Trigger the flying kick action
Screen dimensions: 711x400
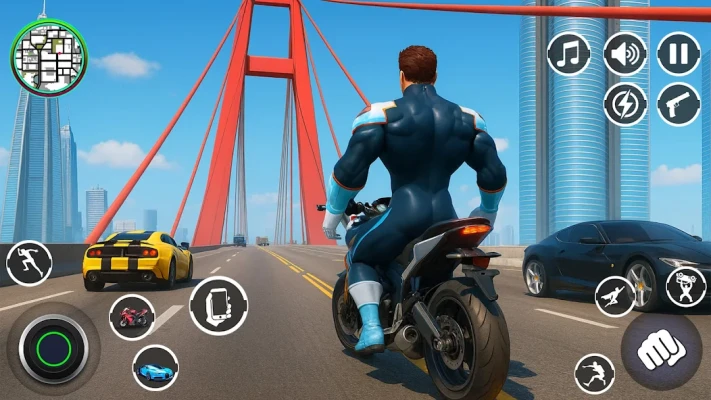click(x=595, y=374)
